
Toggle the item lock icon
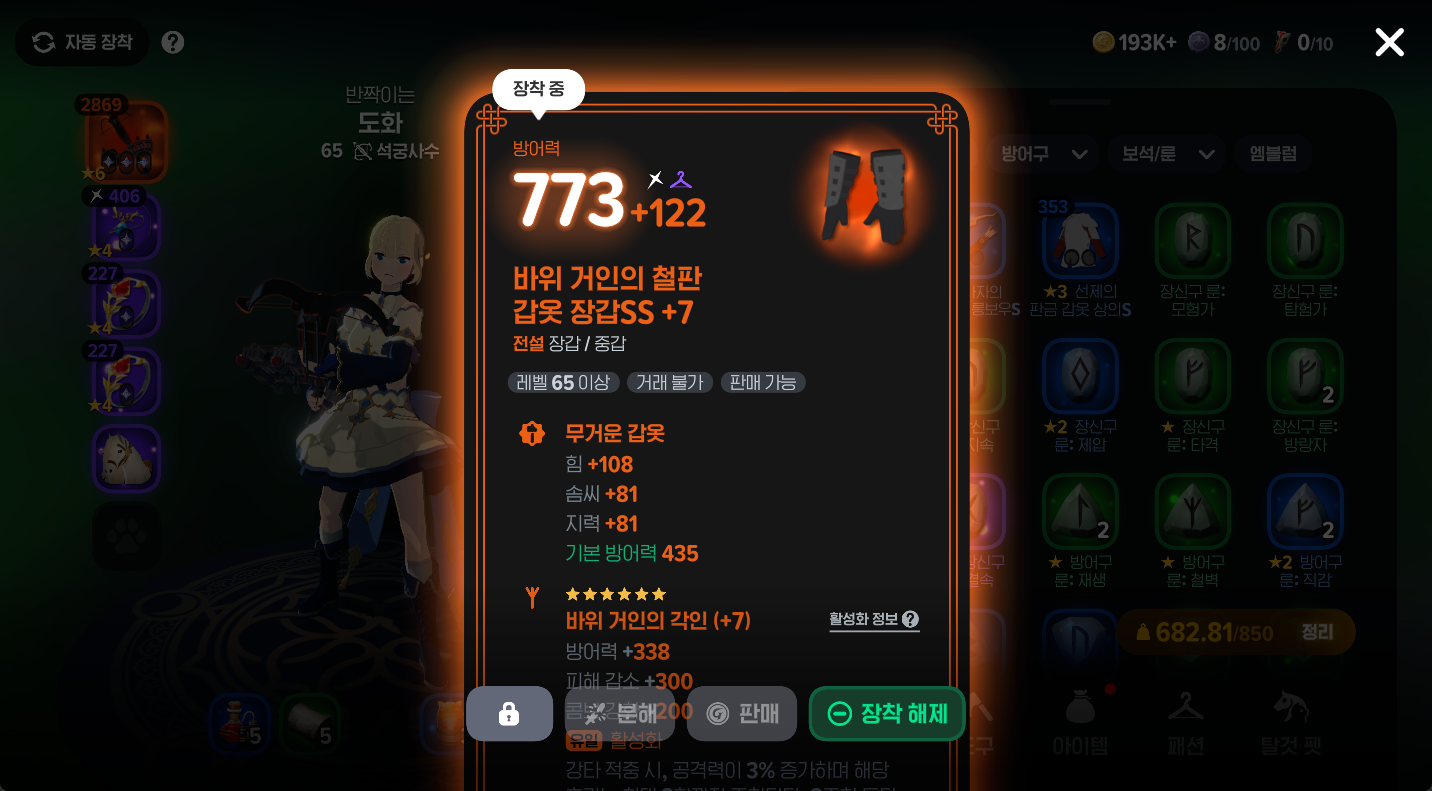pos(509,712)
